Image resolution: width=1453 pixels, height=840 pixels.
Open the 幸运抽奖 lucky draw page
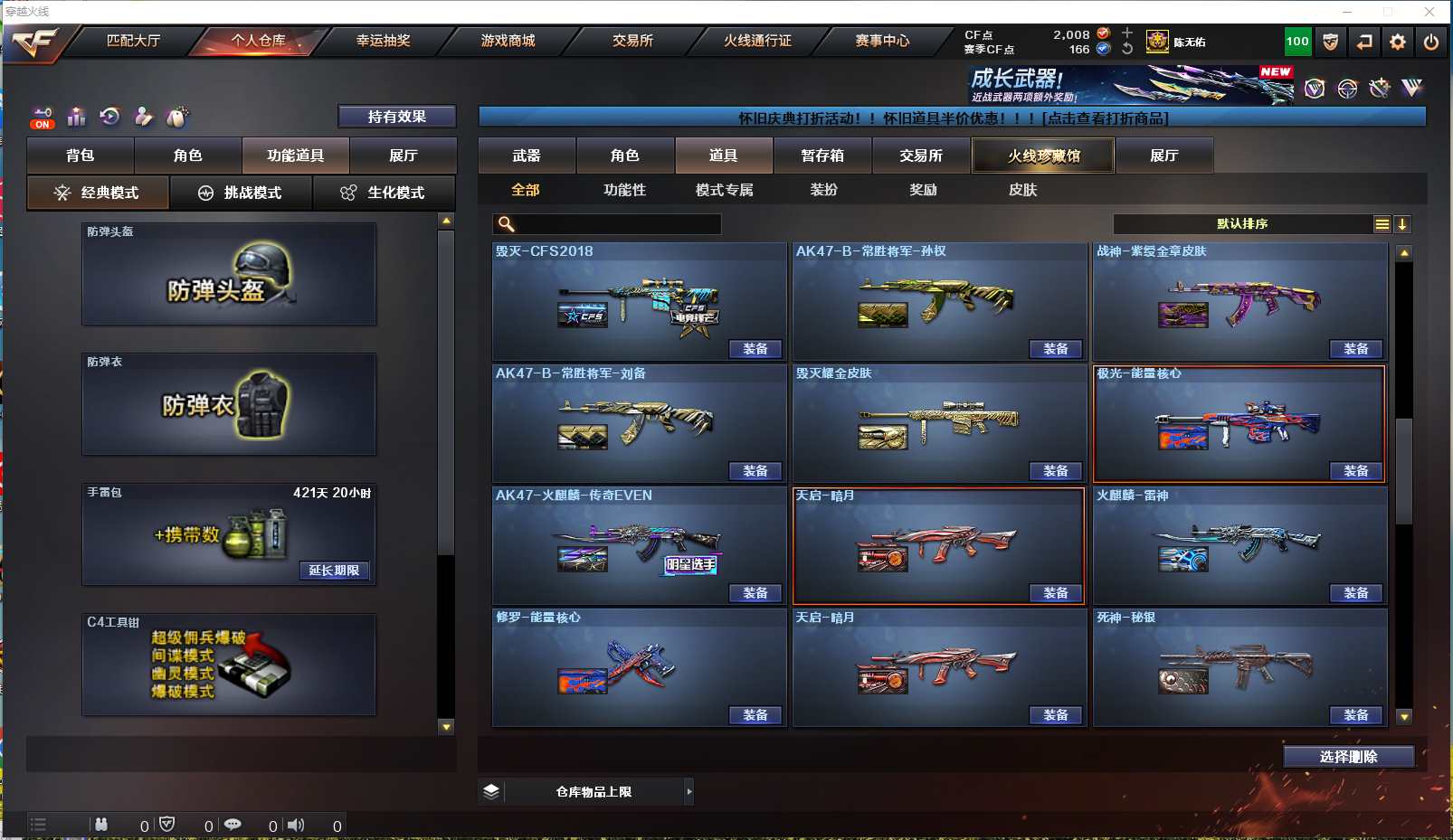click(x=383, y=41)
